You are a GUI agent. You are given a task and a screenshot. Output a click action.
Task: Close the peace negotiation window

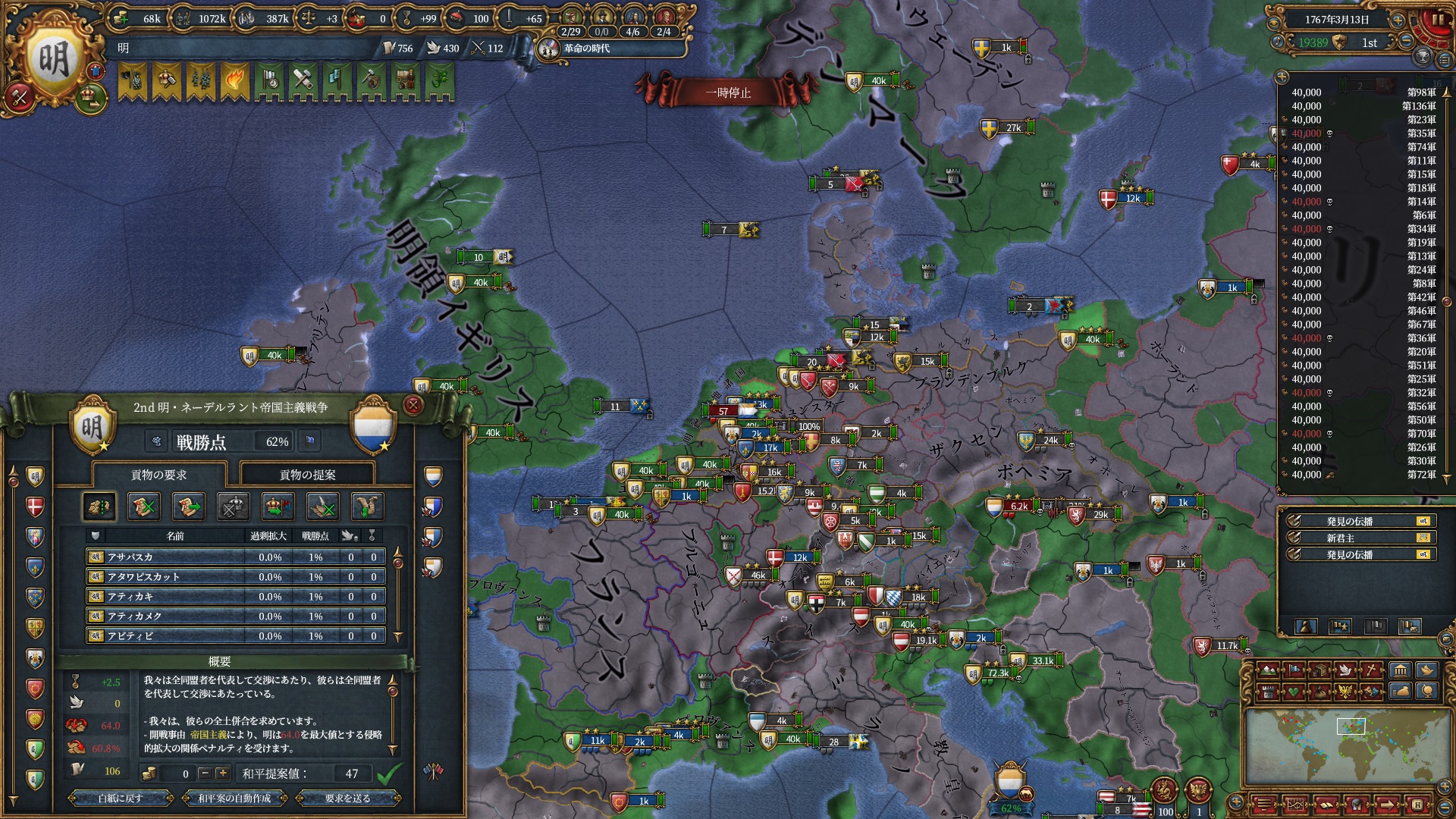(x=413, y=405)
